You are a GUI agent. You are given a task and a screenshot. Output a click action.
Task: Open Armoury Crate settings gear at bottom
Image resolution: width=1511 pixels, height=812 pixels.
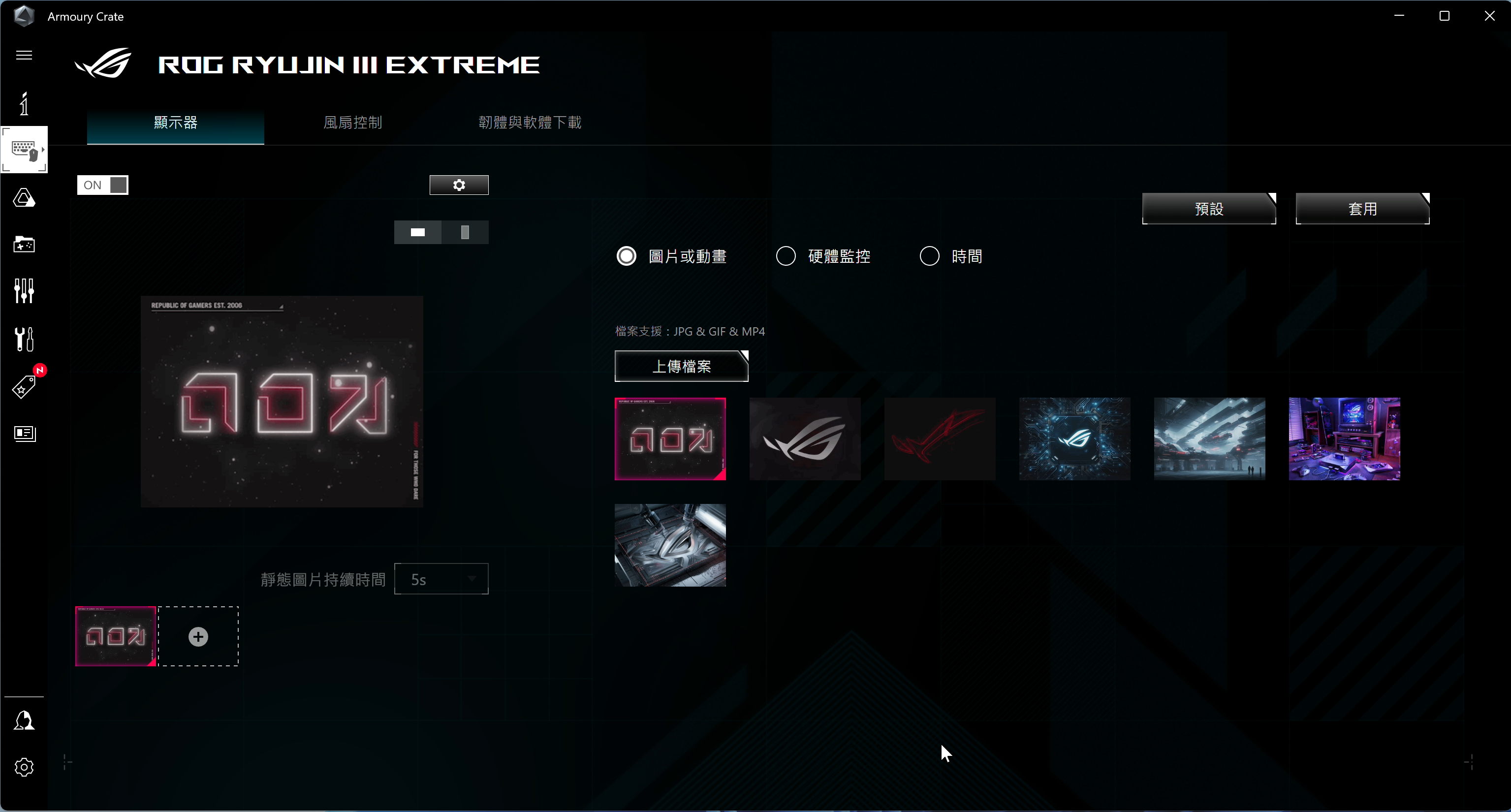pos(24,767)
